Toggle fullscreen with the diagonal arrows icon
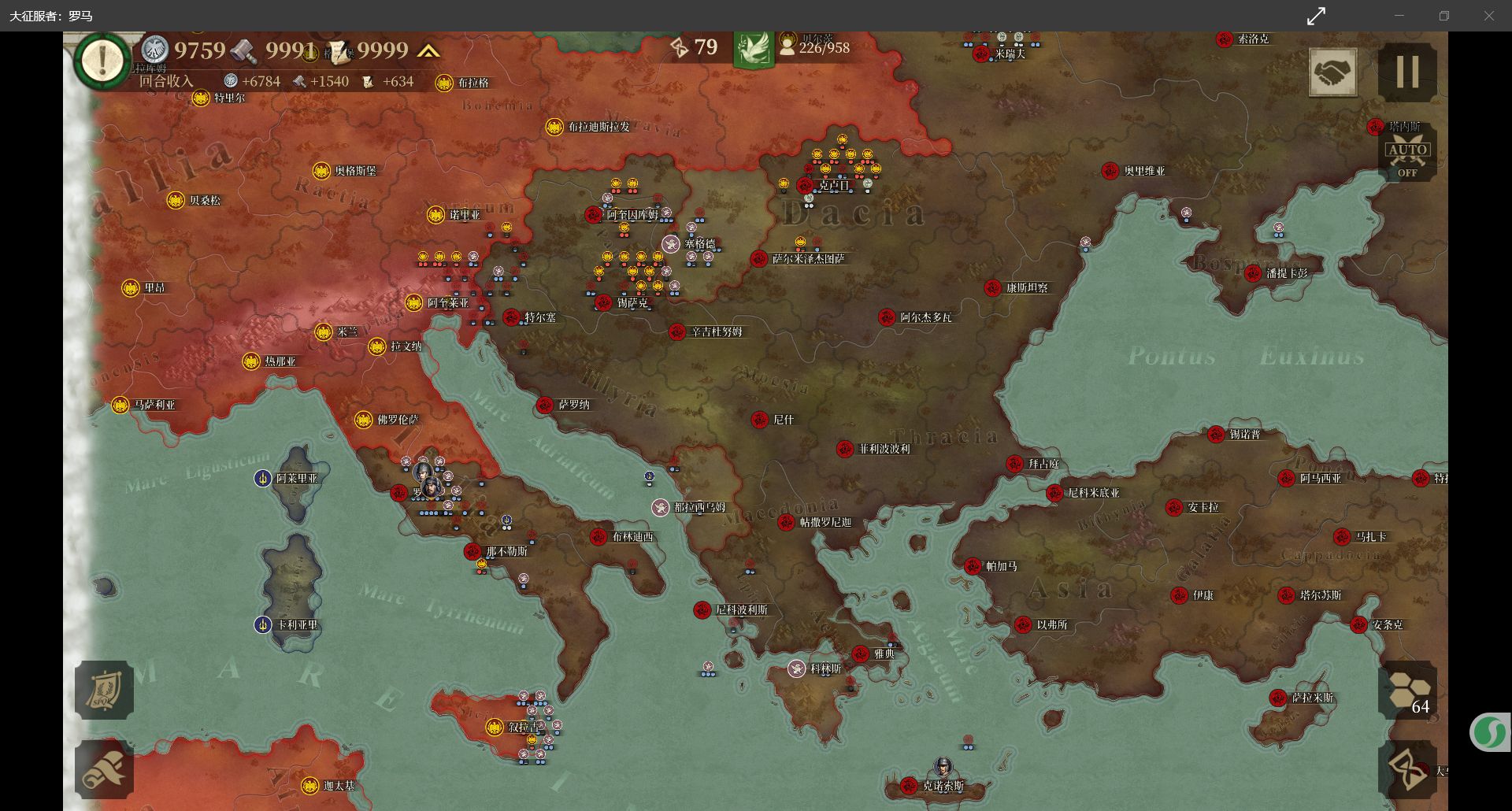 coord(1316,16)
